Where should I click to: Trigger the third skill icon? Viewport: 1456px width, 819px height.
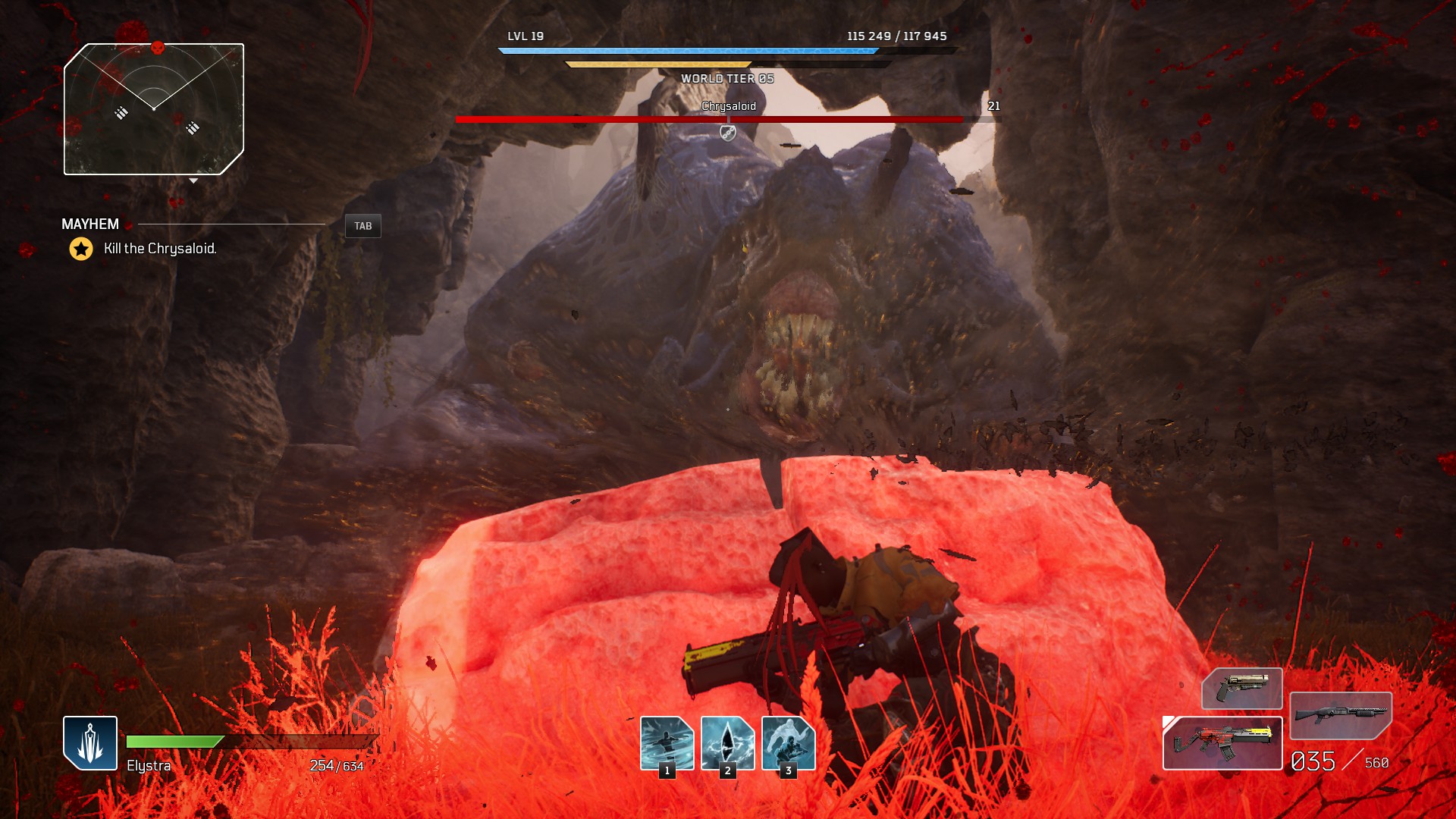tap(788, 743)
